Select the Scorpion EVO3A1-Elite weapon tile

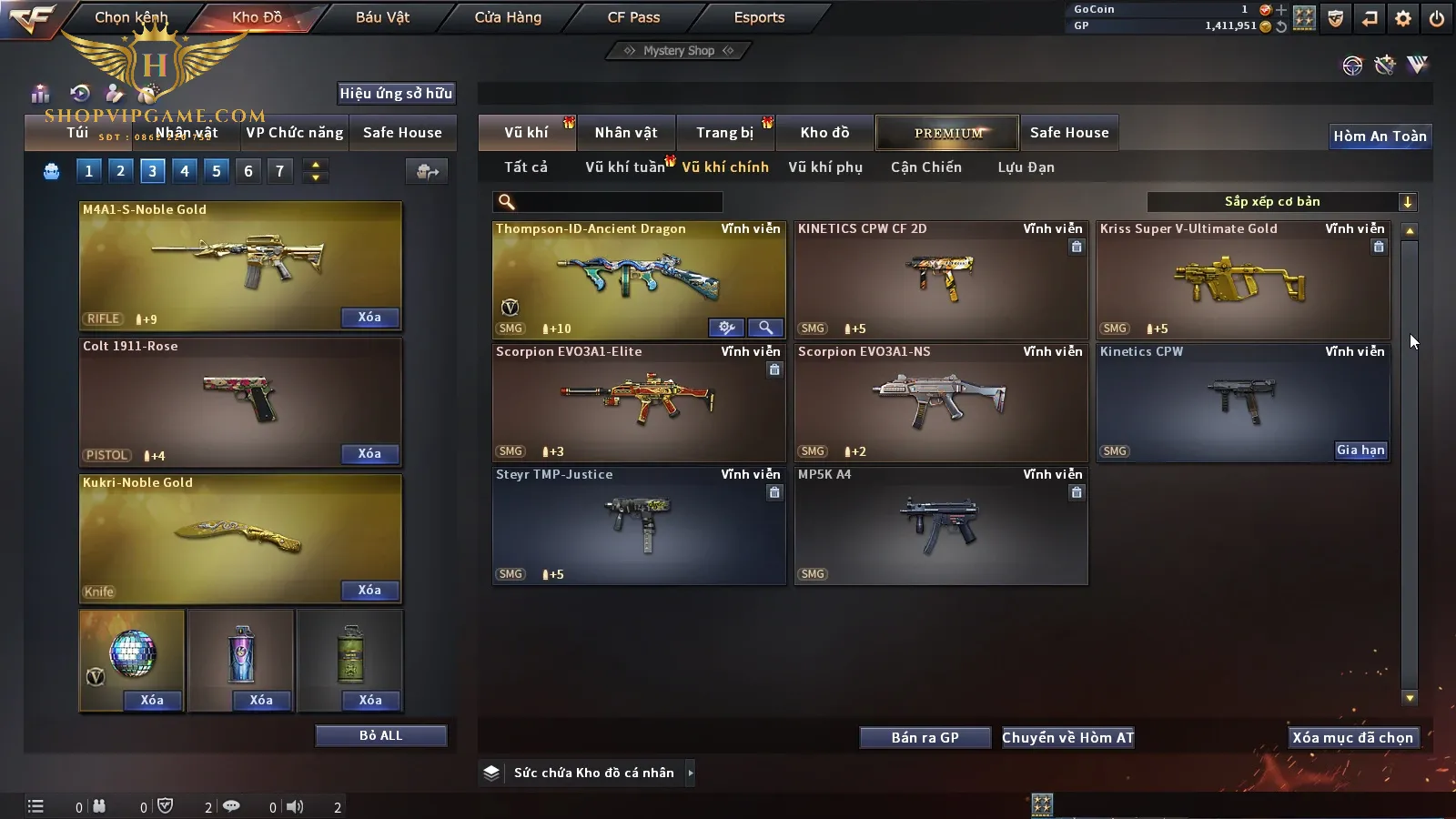(x=638, y=402)
